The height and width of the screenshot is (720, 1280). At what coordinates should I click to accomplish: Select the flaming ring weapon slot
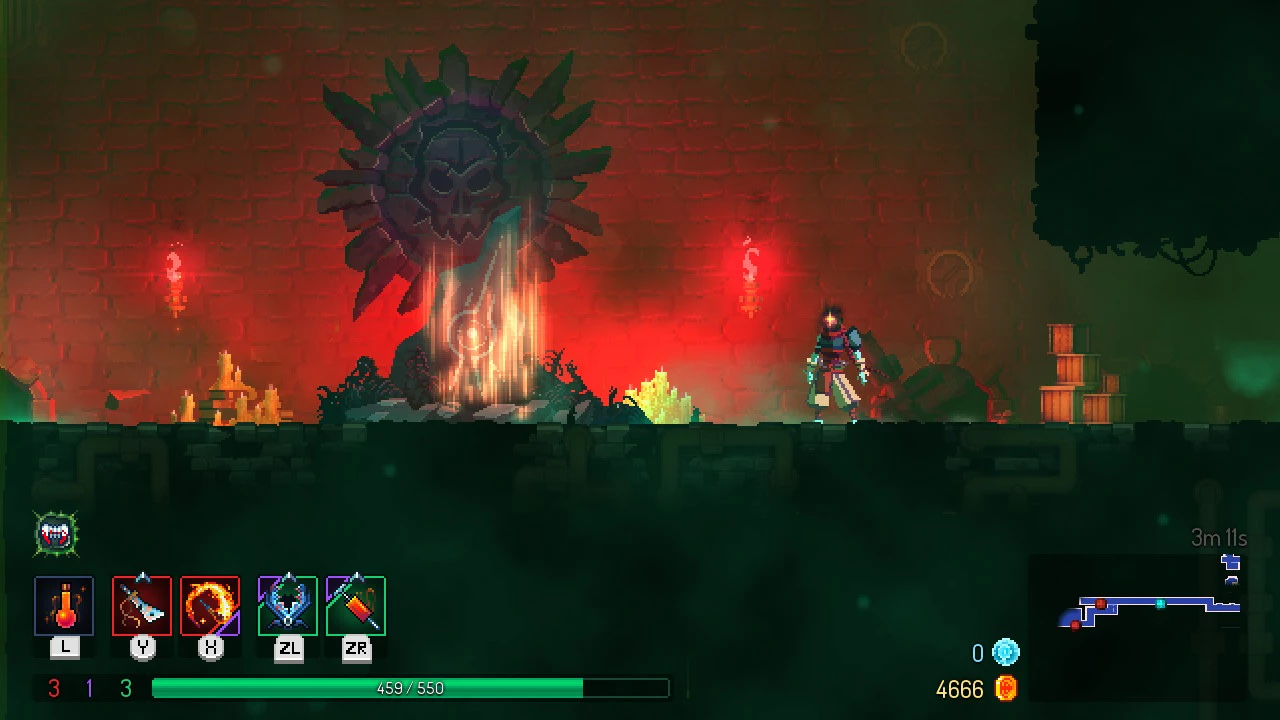click(x=210, y=606)
